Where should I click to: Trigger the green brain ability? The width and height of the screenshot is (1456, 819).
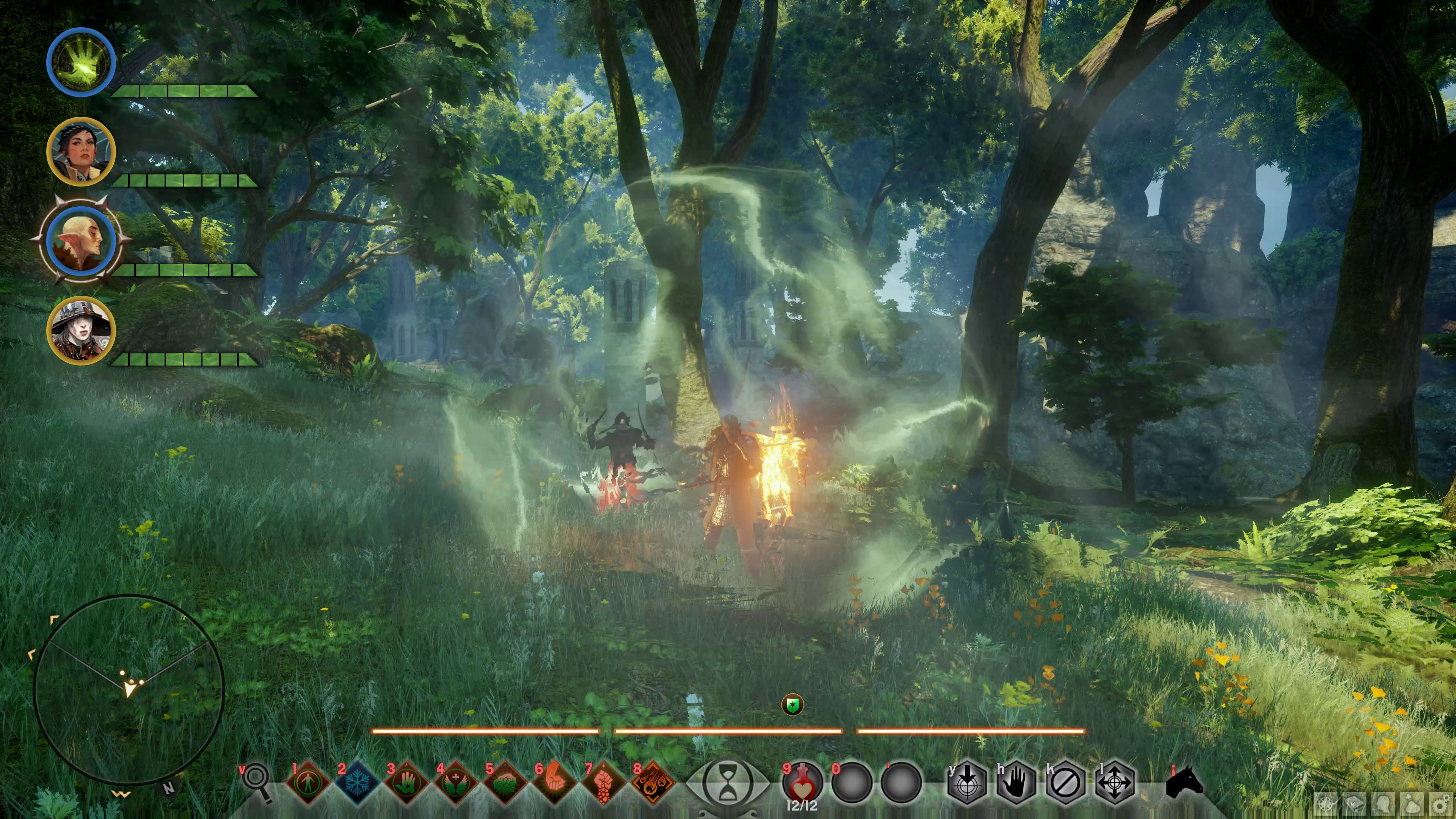coord(504,783)
